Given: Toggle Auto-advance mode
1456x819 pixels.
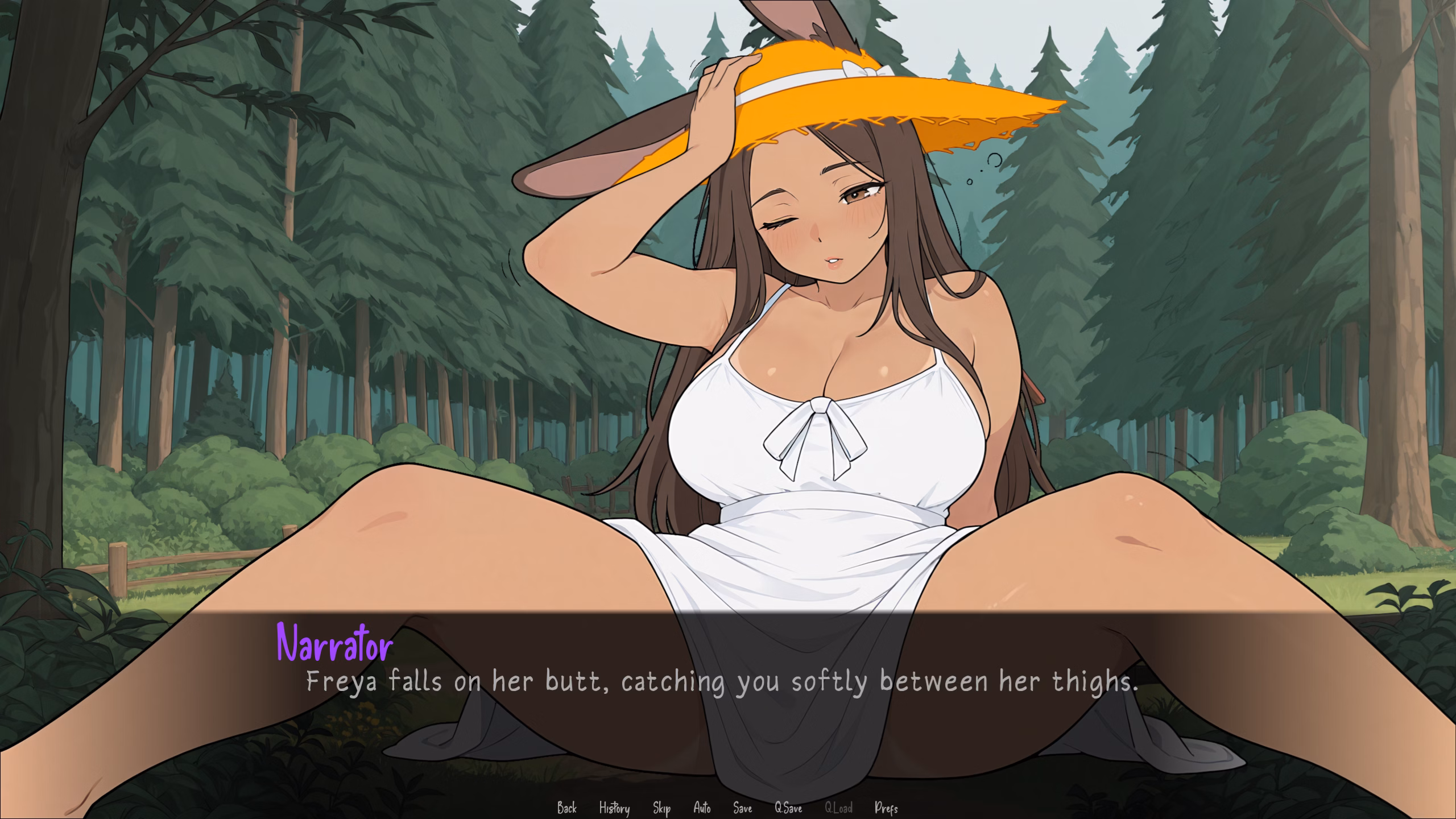Looking at the screenshot, I should coord(702,808).
